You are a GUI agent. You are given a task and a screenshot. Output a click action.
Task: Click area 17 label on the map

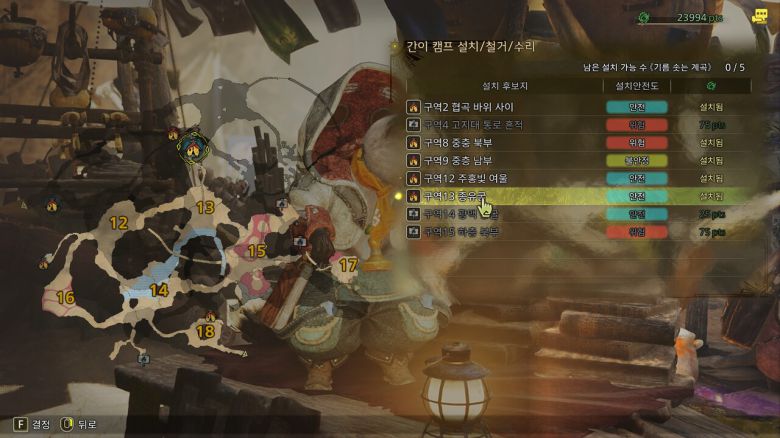[x=347, y=266]
